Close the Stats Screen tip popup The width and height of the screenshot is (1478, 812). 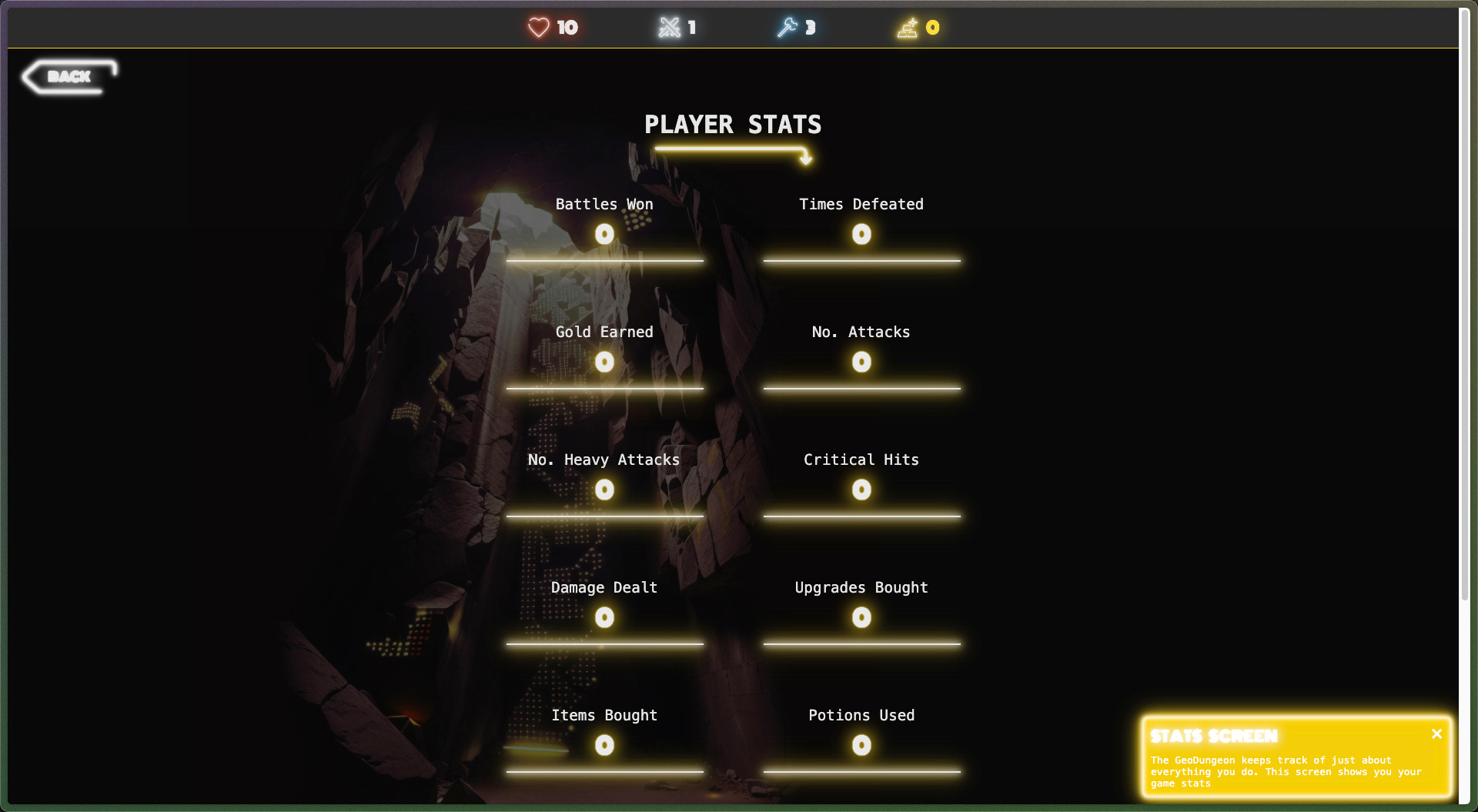1436,734
